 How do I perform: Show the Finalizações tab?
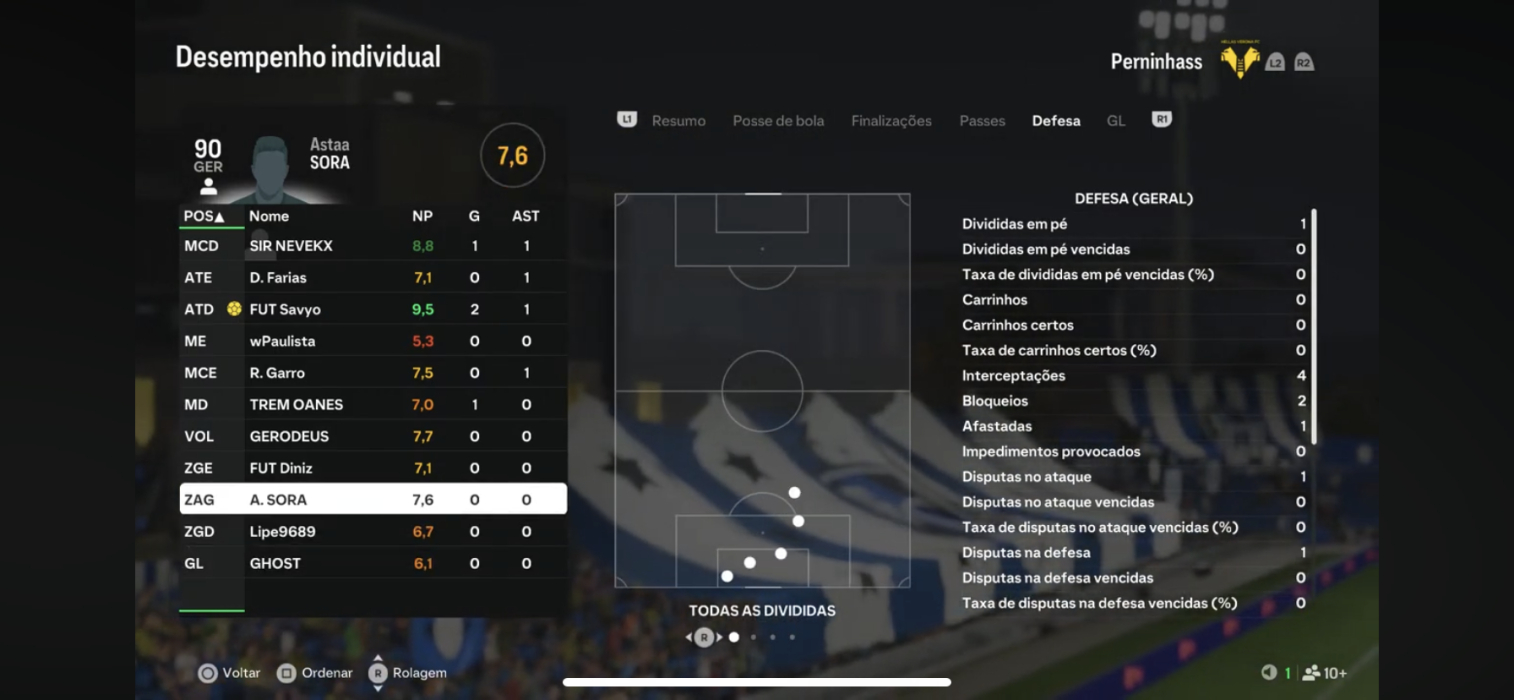coord(891,121)
